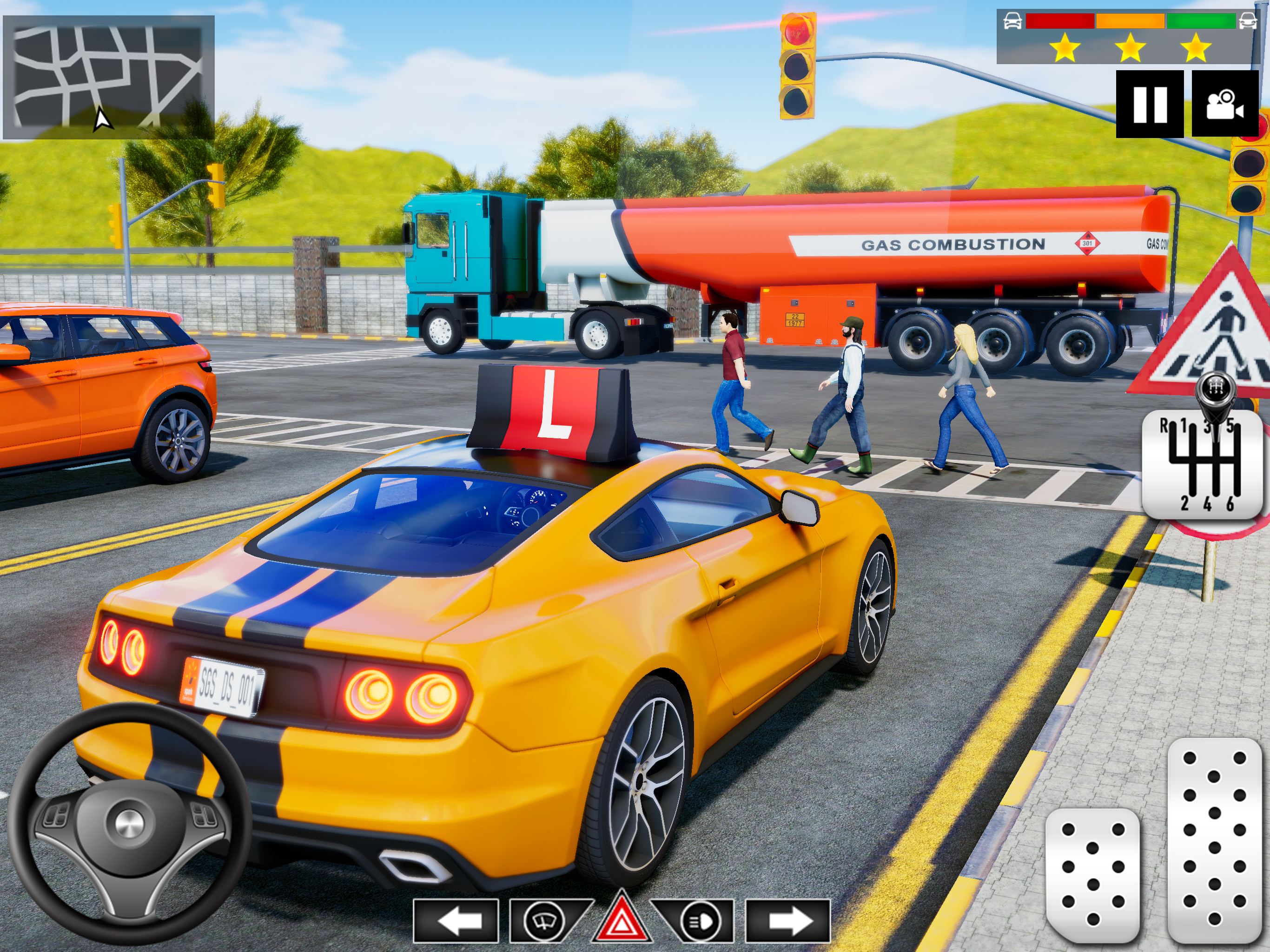Toggle the red hazard warning lights
Viewport: 1270px width, 952px height.
point(622,919)
